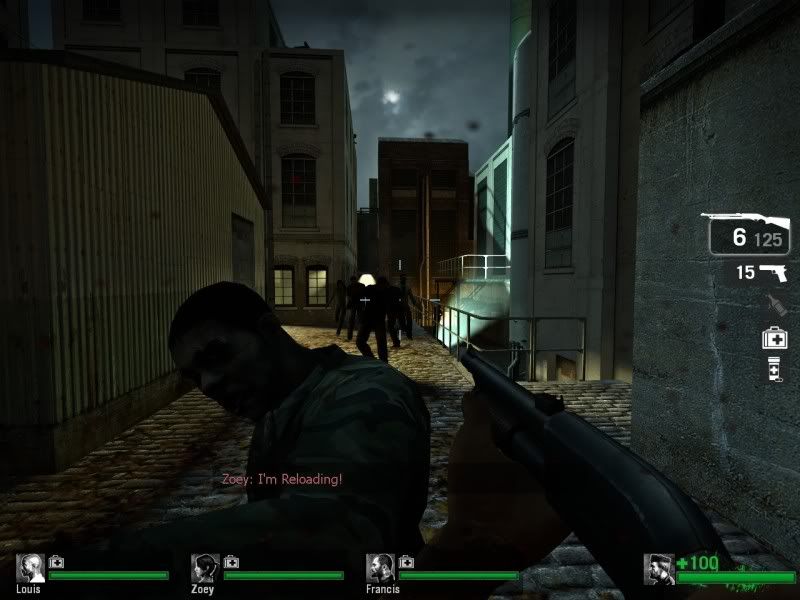Click Louis's teammate portrait
The width and height of the screenshot is (800, 600).
30,568
